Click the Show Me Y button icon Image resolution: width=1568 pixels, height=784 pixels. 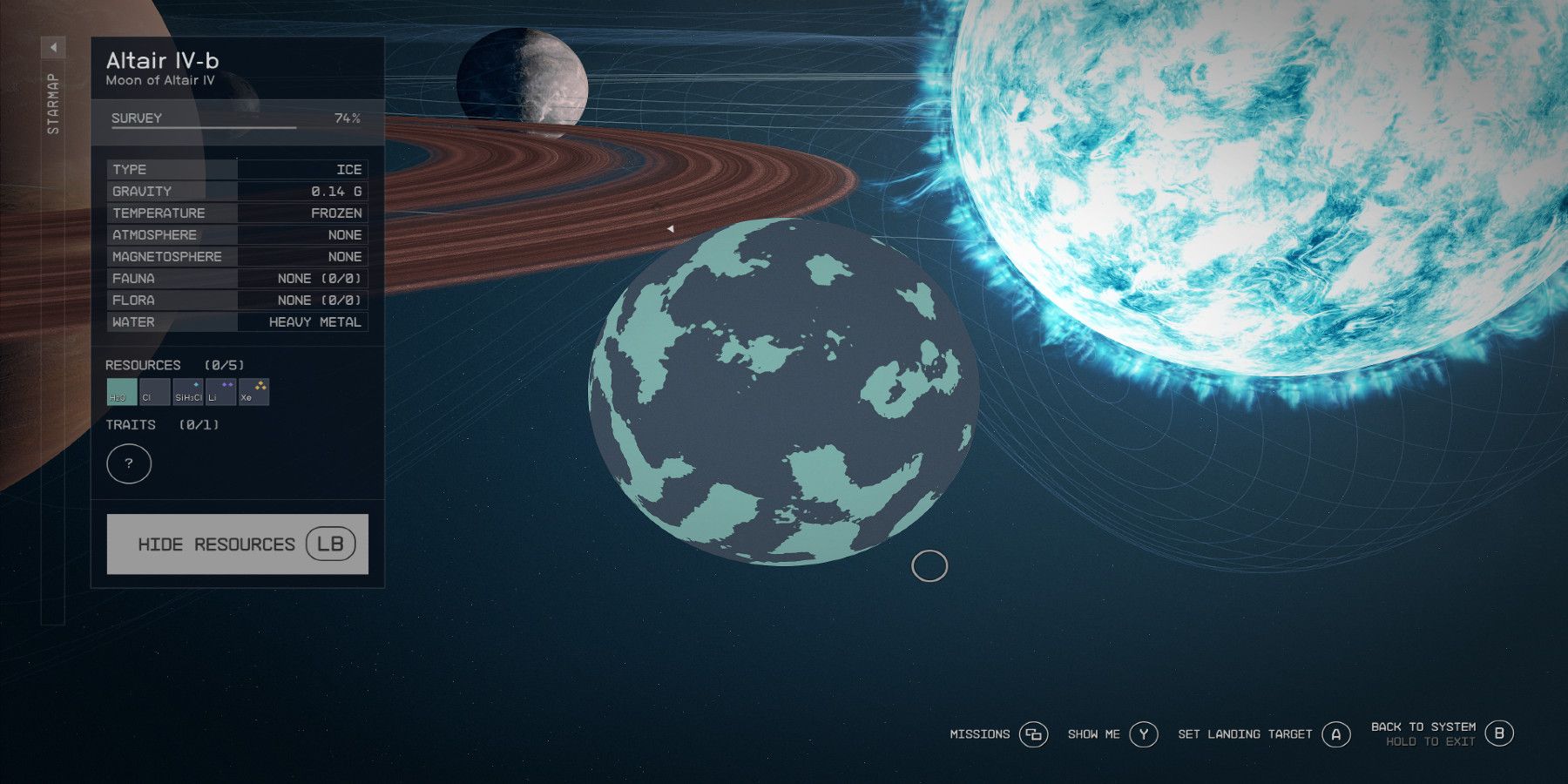(1142, 734)
